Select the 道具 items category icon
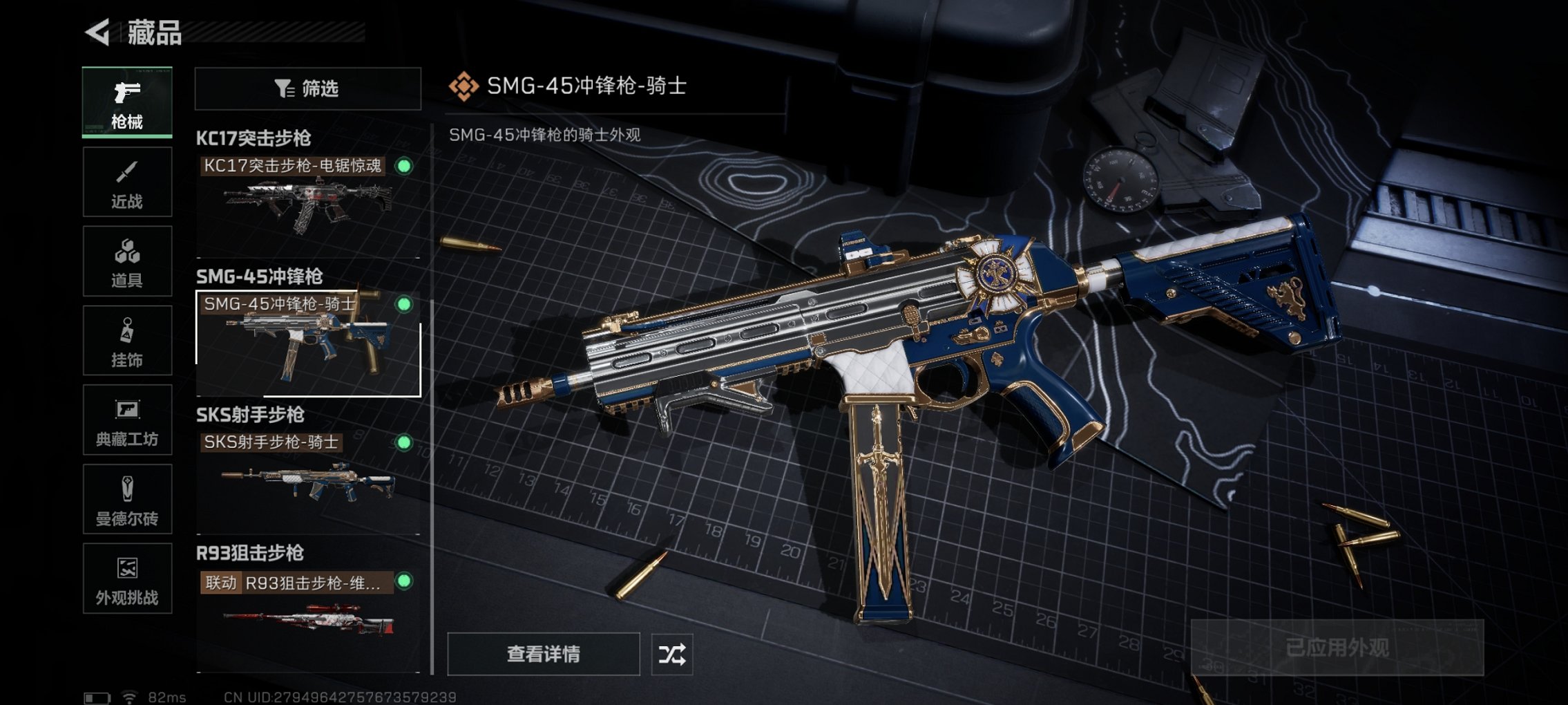1568x705 pixels. click(126, 261)
